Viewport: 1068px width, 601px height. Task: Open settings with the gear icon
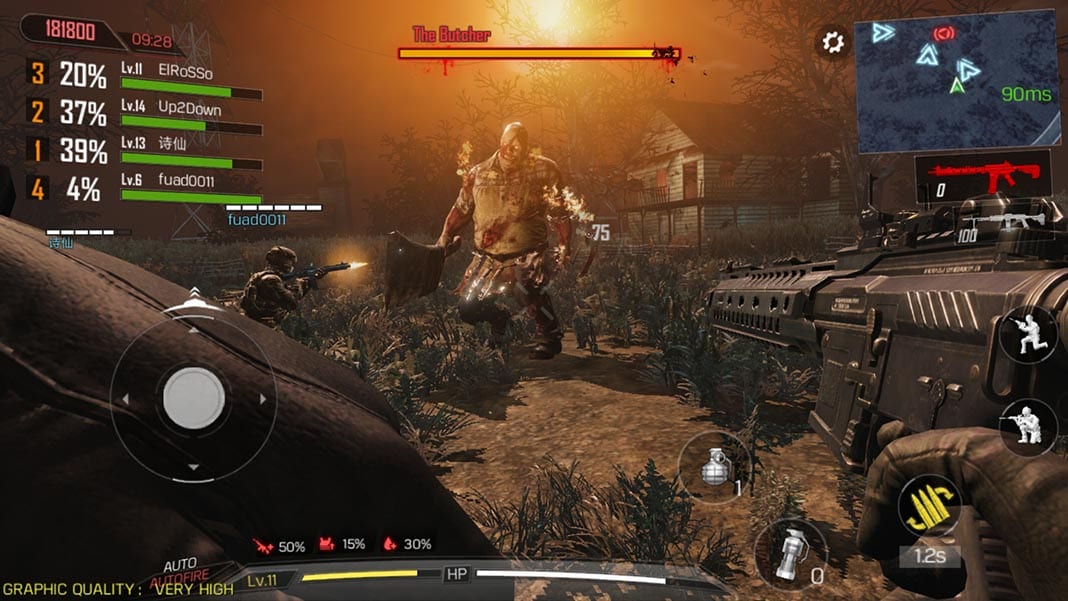(832, 42)
